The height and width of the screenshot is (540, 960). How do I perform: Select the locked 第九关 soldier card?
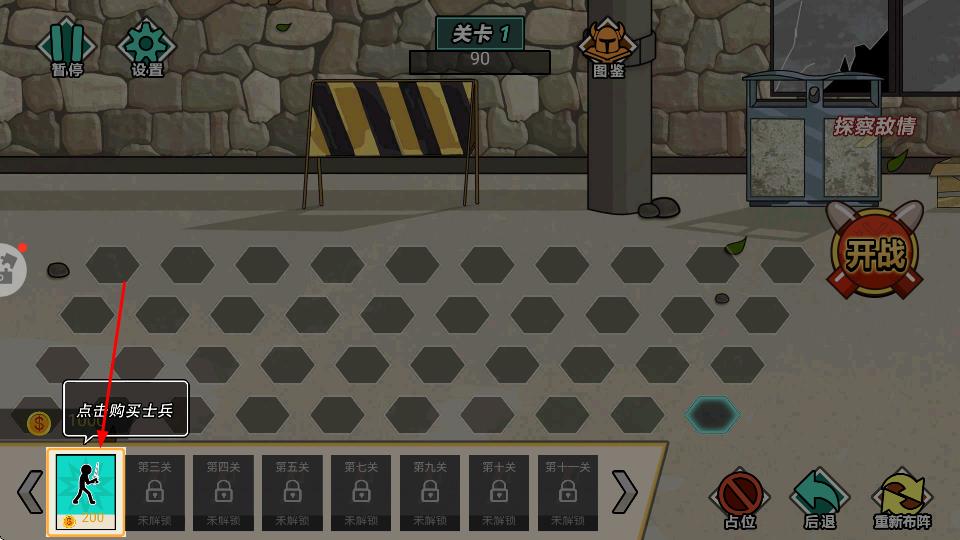coord(430,492)
